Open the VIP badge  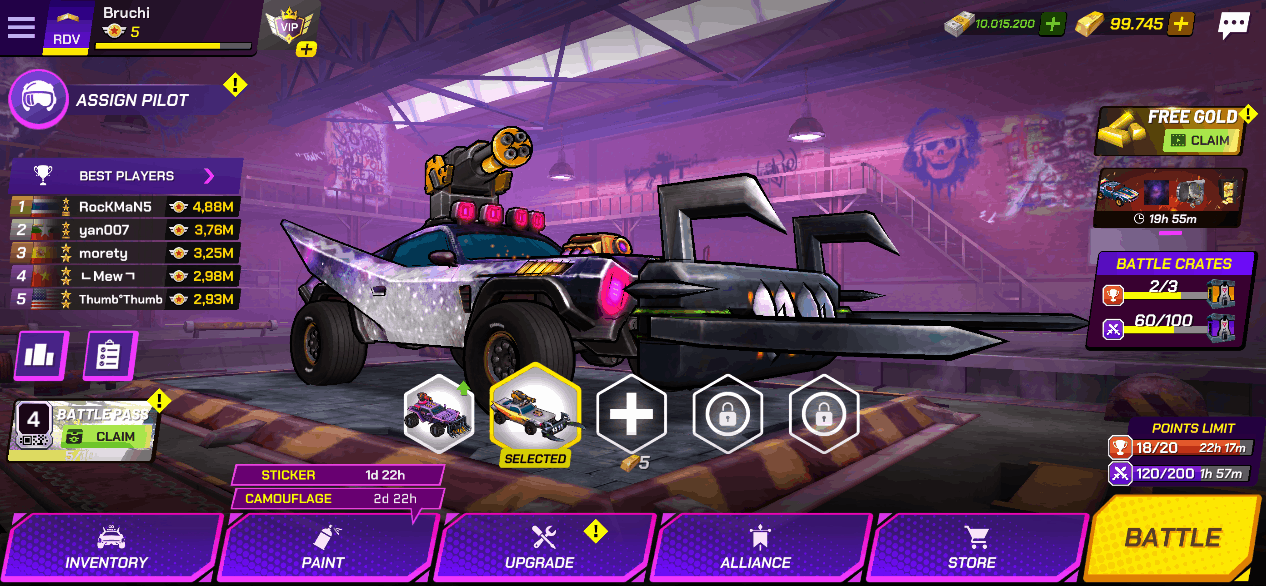(x=289, y=27)
